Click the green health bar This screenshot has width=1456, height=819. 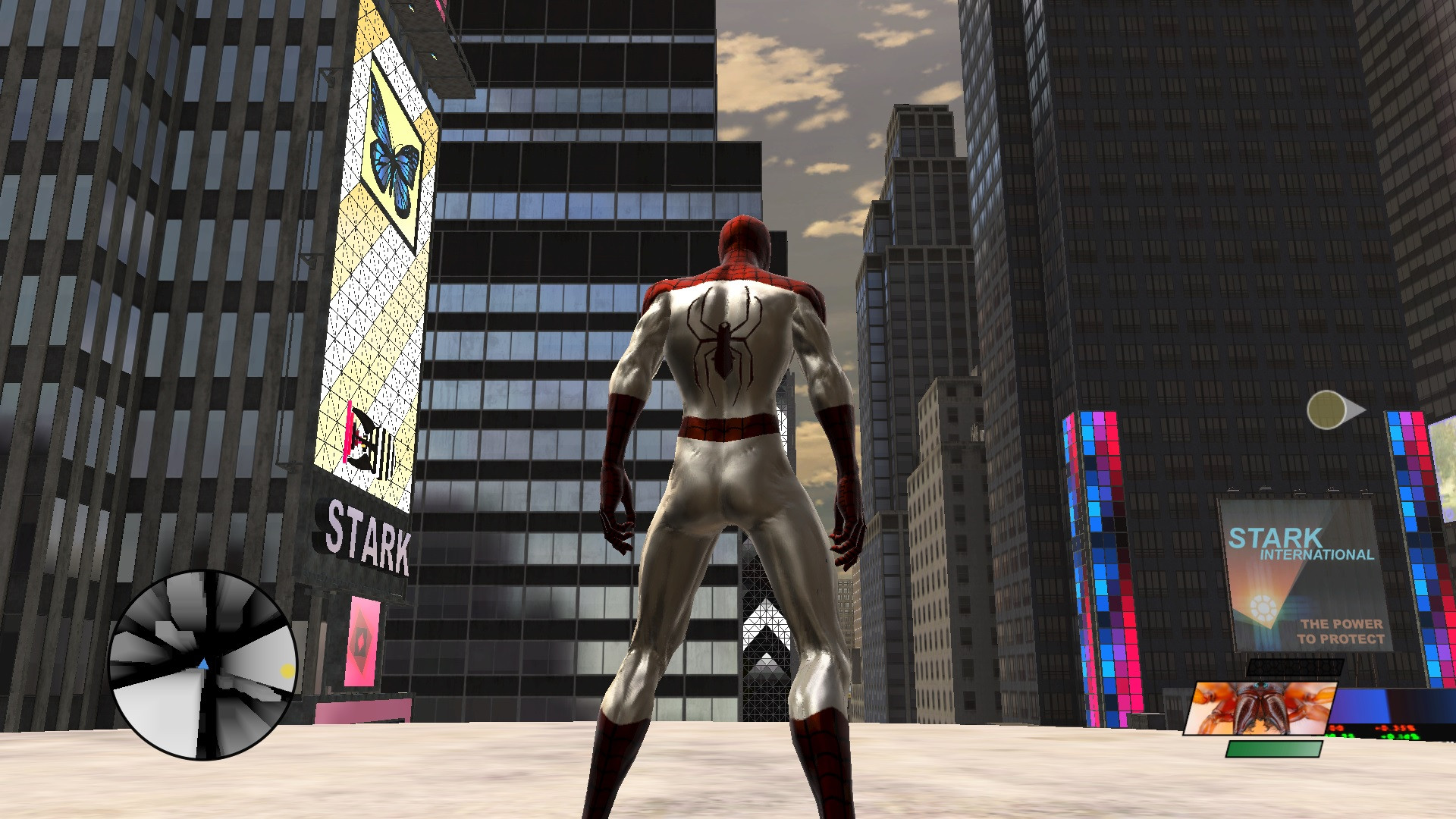point(1274,749)
